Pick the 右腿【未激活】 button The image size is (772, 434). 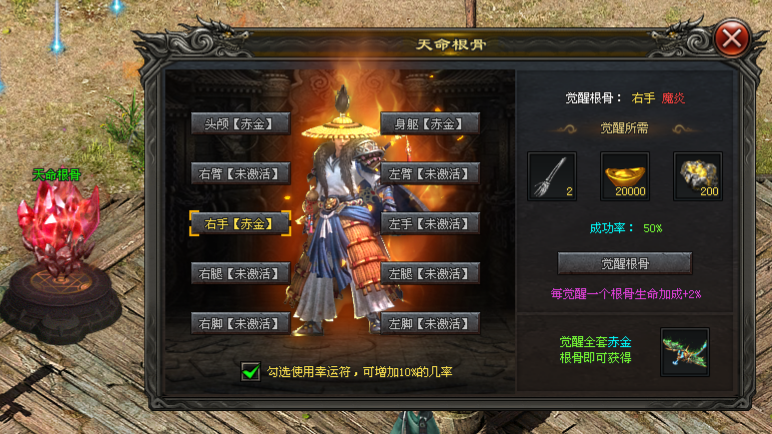240,273
